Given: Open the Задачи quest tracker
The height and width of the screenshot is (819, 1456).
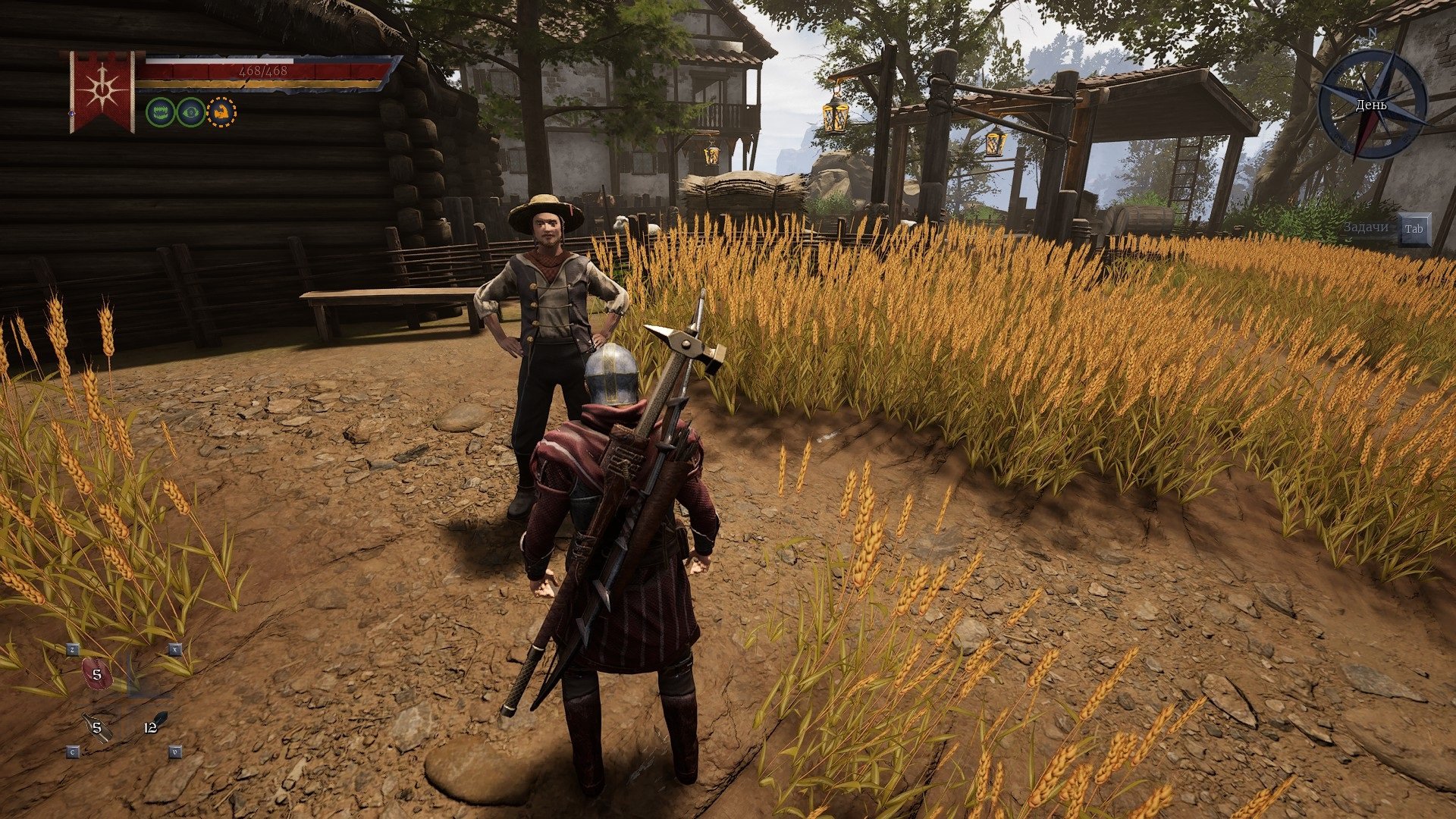Looking at the screenshot, I should pos(1366,228).
